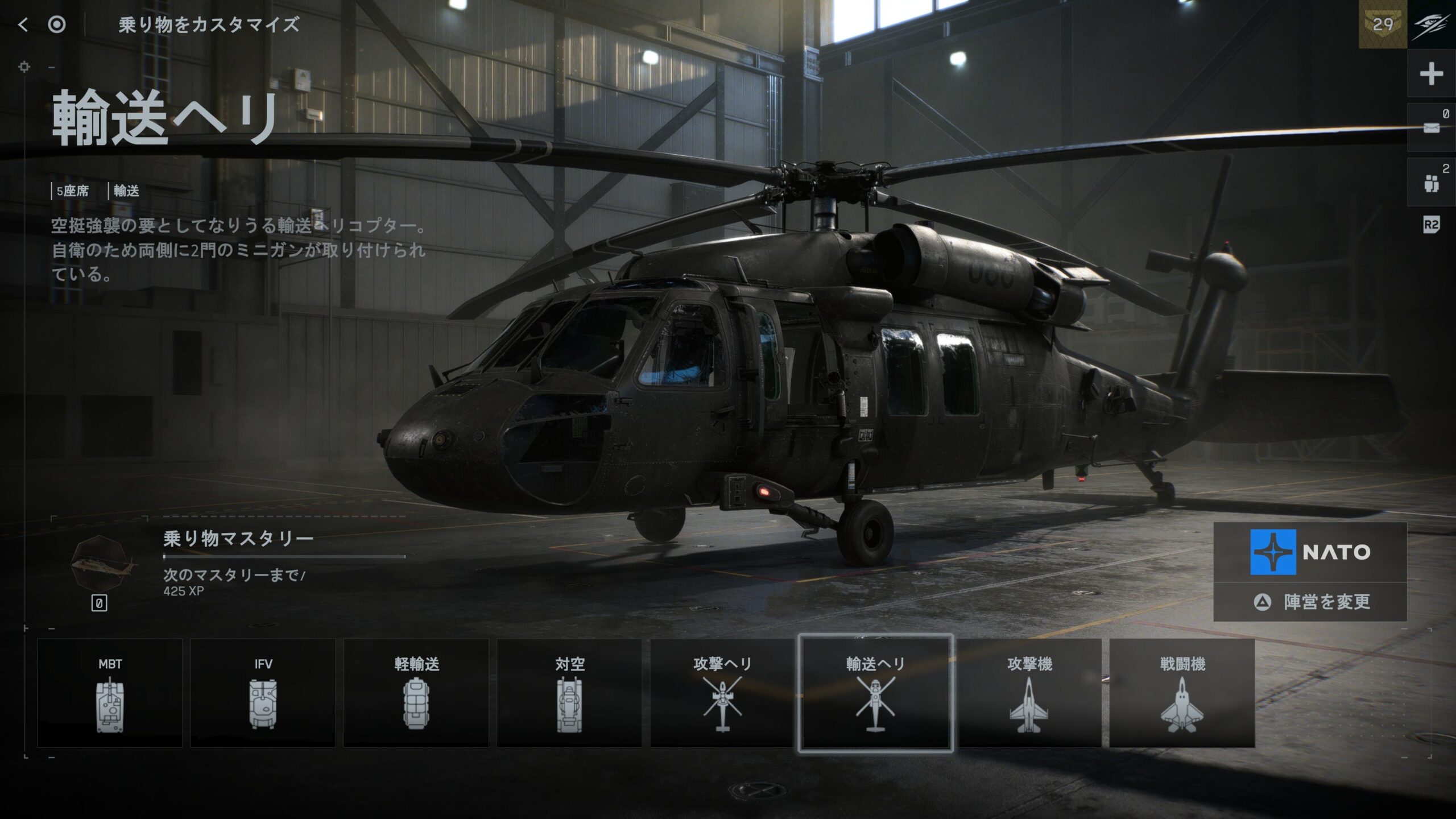1456x819 pixels.
Task: Select the 攻撃ヘリ attack helicopter tile
Action: click(722, 693)
